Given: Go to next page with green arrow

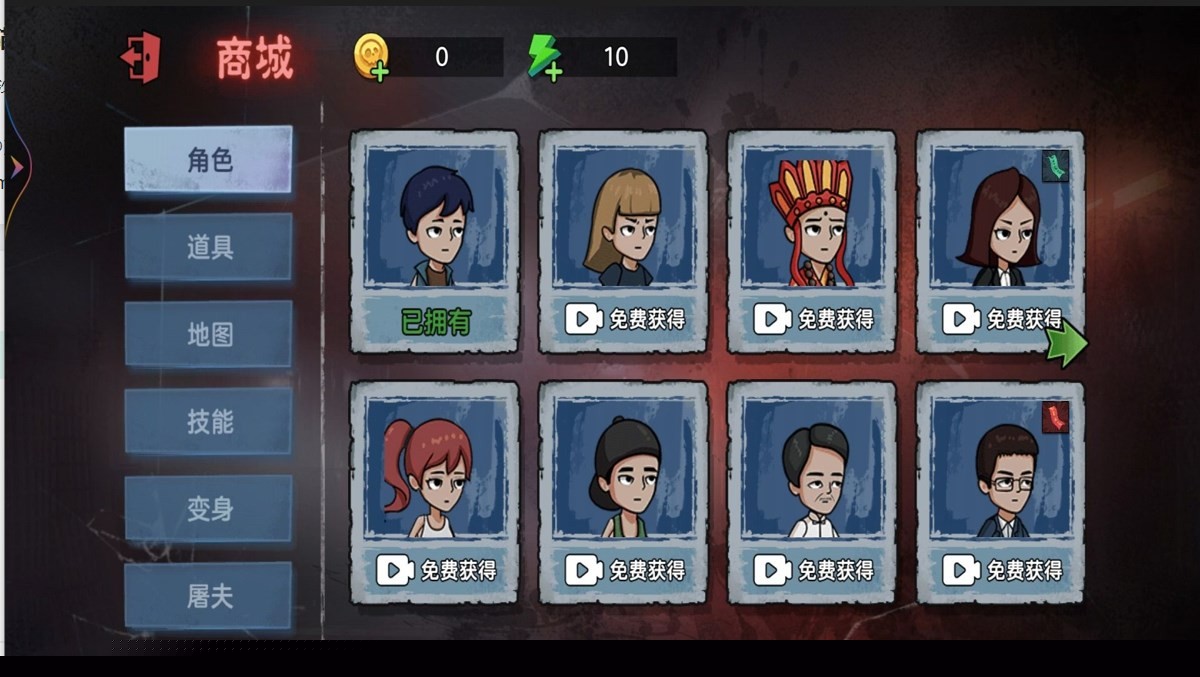Looking at the screenshot, I should coord(1067,343).
